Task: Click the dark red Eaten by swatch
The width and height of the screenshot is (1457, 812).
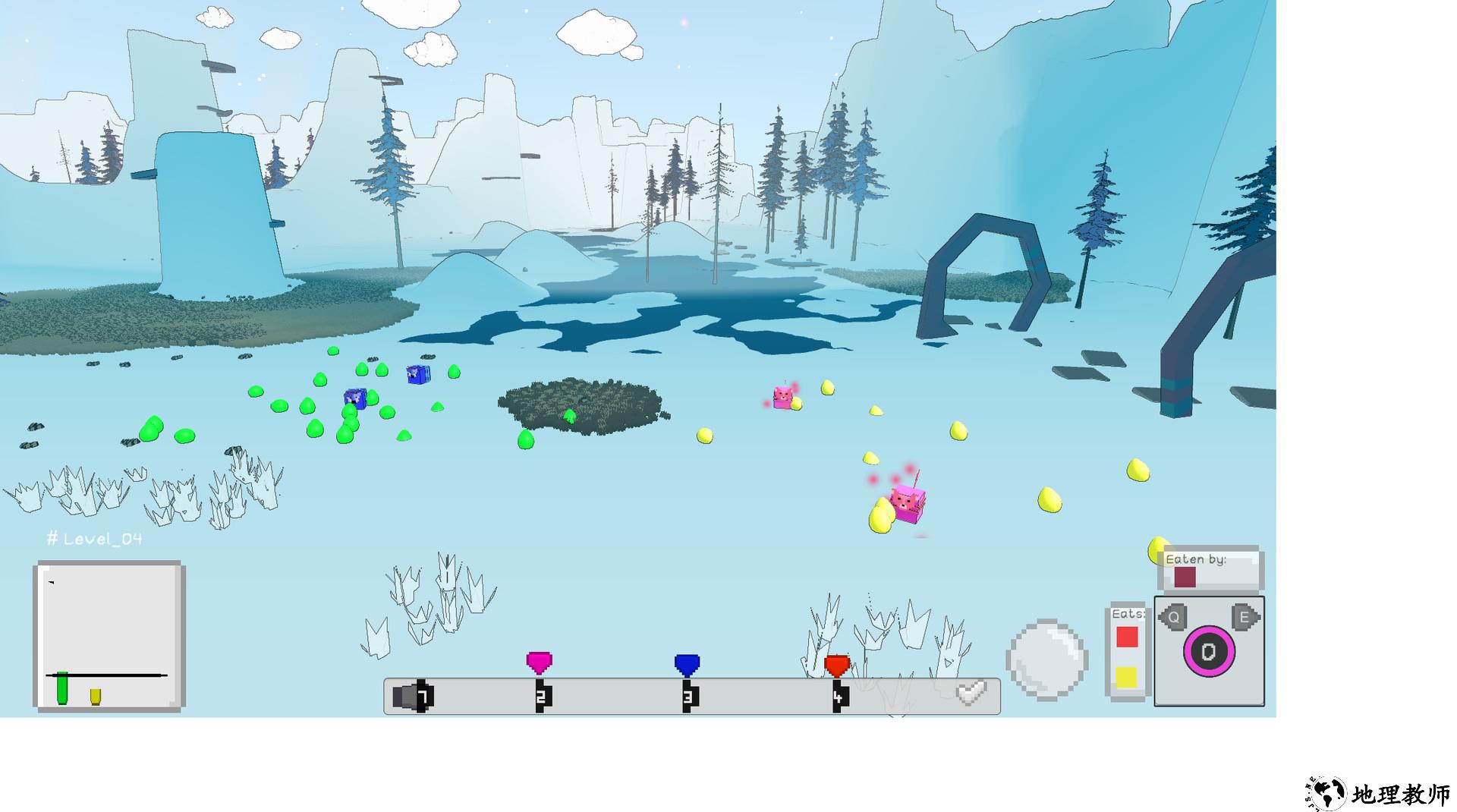Action: click(x=1185, y=578)
